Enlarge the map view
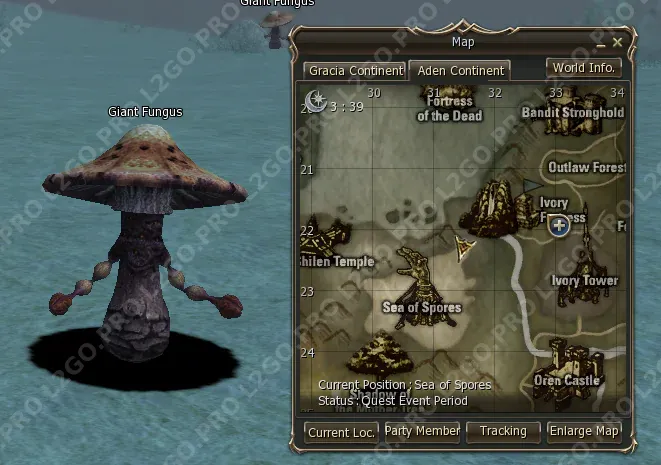This screenshot has width=661, height=465. 585,431
